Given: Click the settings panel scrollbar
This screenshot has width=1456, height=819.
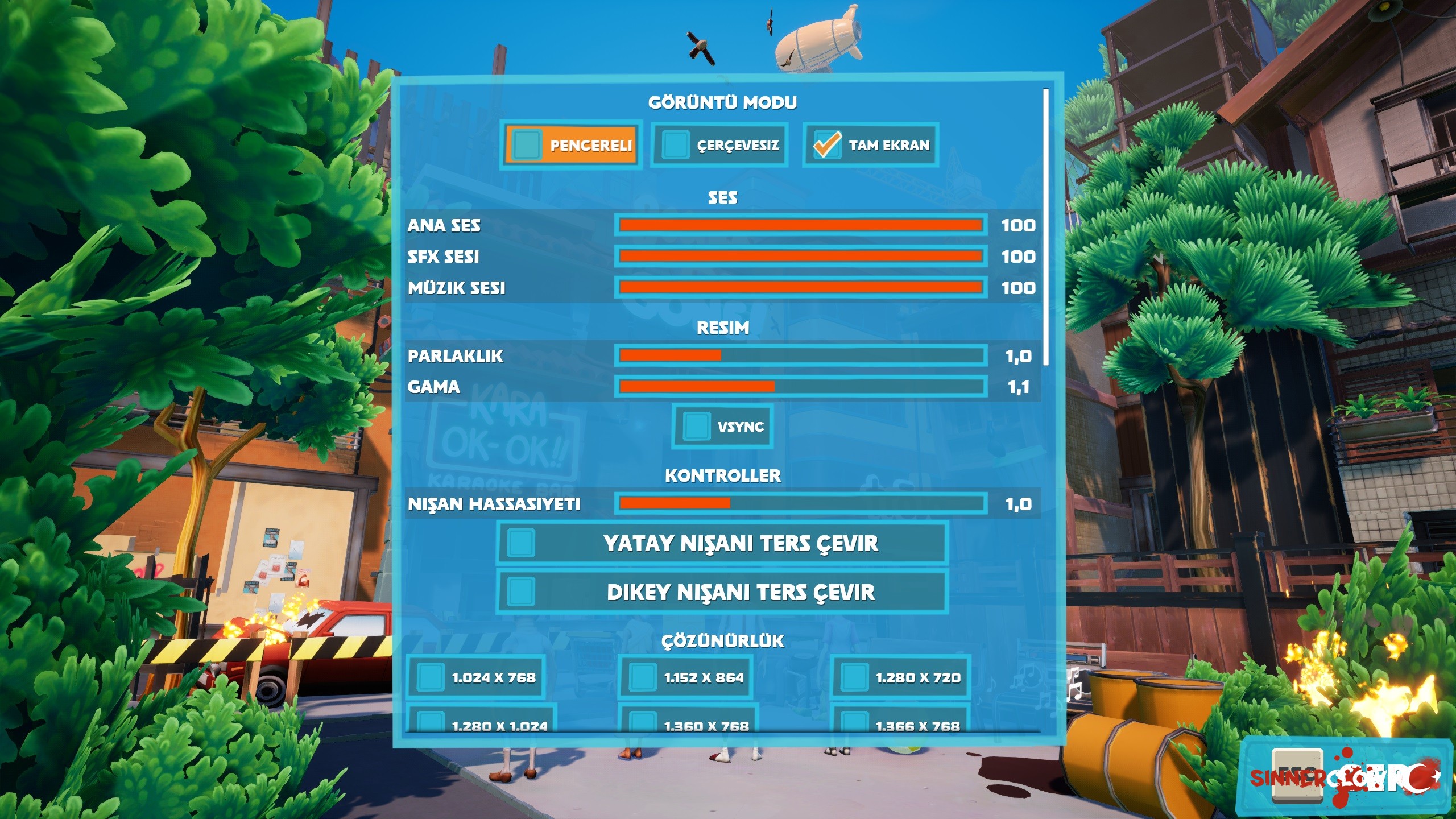Looking at the screenshot, I should [x=1046, y=227].
